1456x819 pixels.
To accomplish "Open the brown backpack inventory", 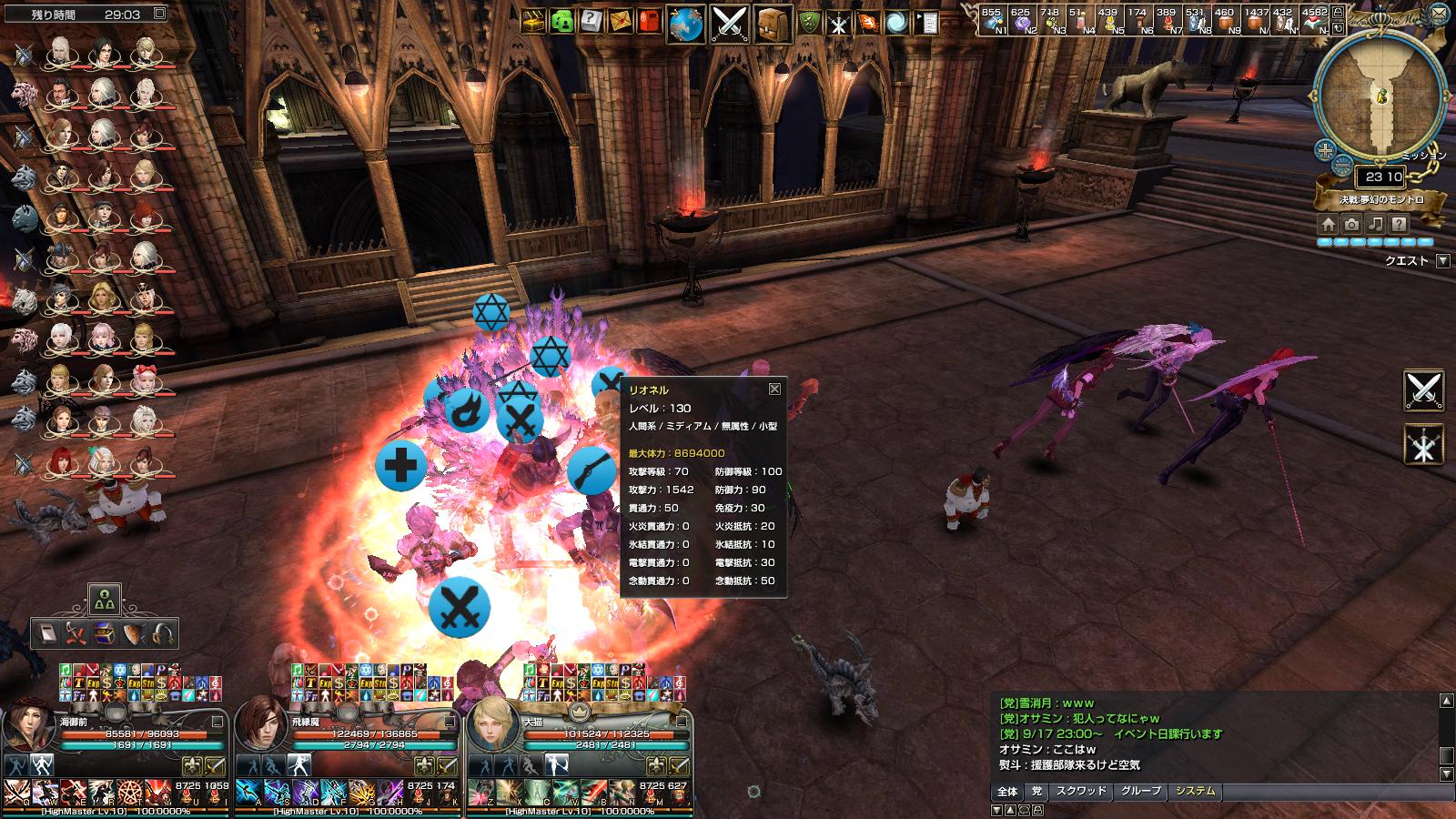I will pyautogui.click(x=773, y=24).
